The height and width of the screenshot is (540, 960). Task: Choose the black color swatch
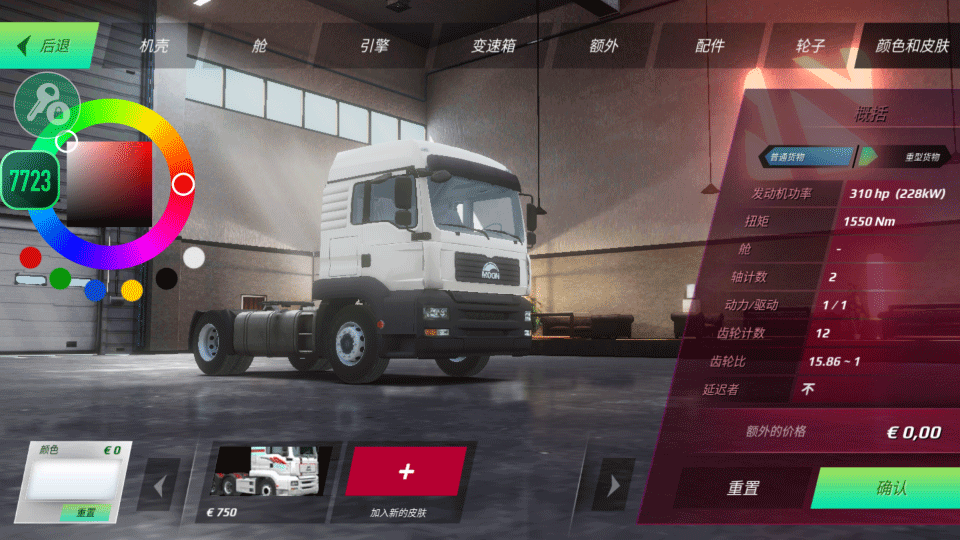(x=167, y=278)
